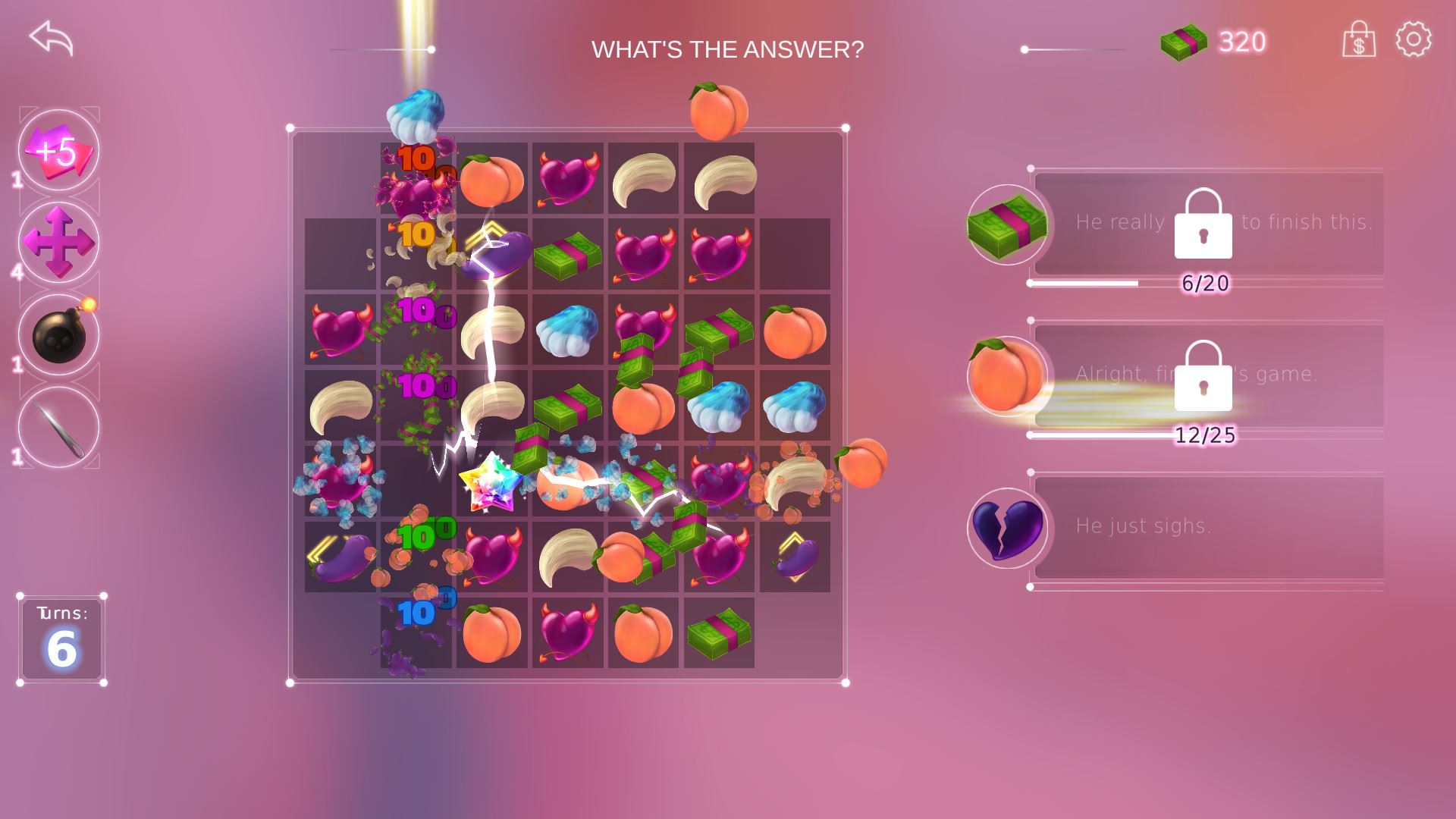Screen dimensions: 1456x819
Task: Pick the "He just sighs." answer
Action: click(1206, 526)
